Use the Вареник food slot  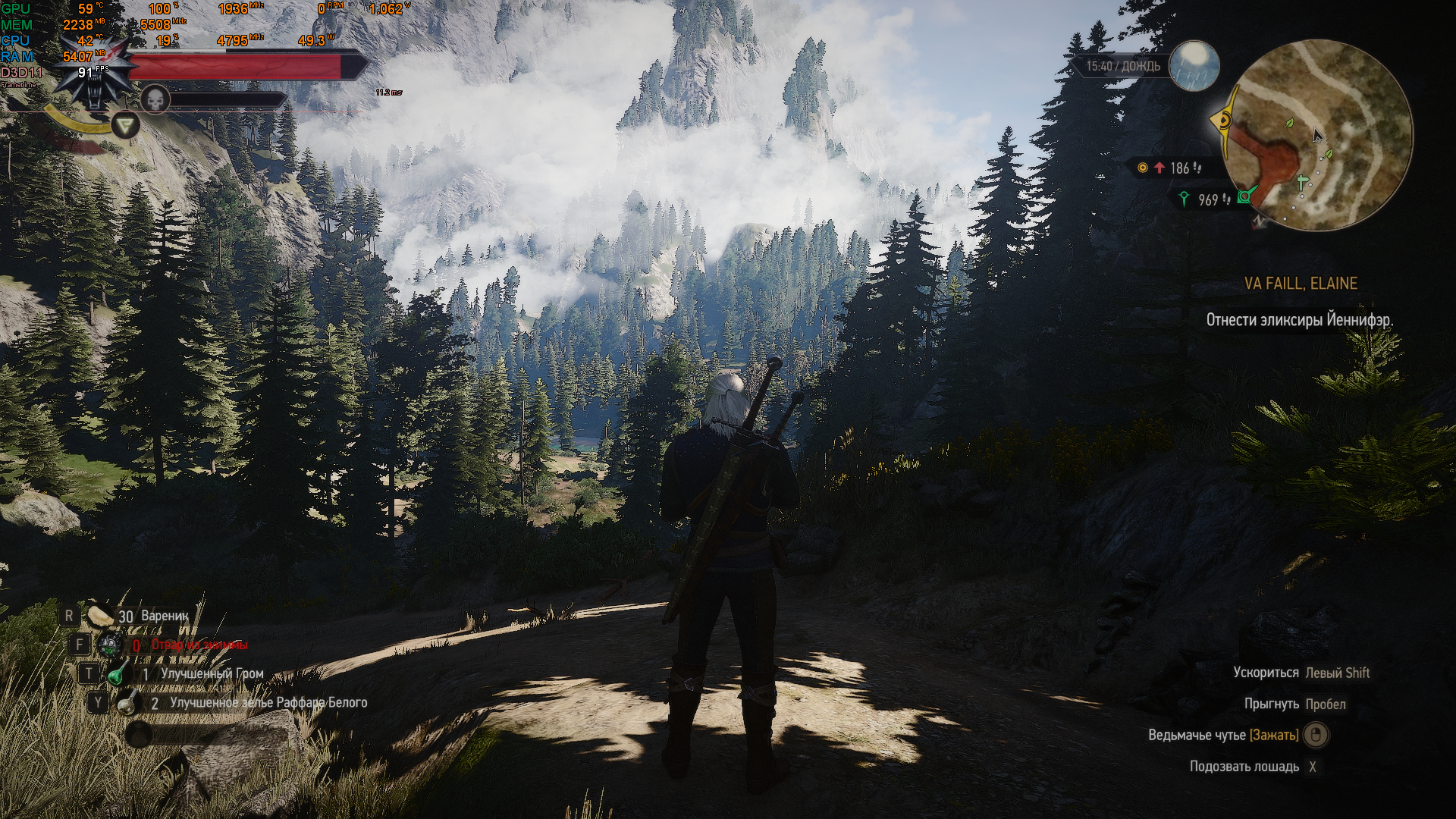point(101,616)
